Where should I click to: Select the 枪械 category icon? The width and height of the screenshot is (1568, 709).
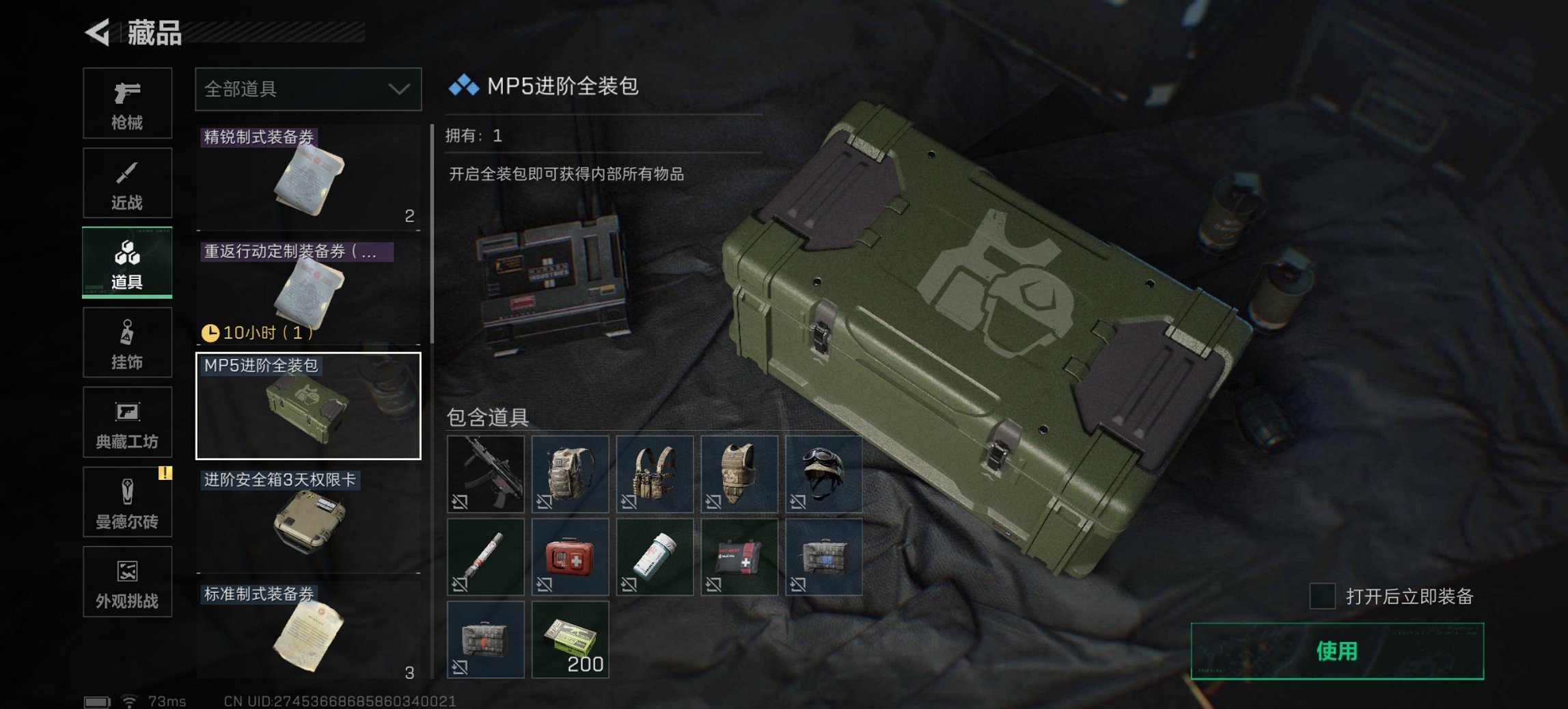point(127,103)
